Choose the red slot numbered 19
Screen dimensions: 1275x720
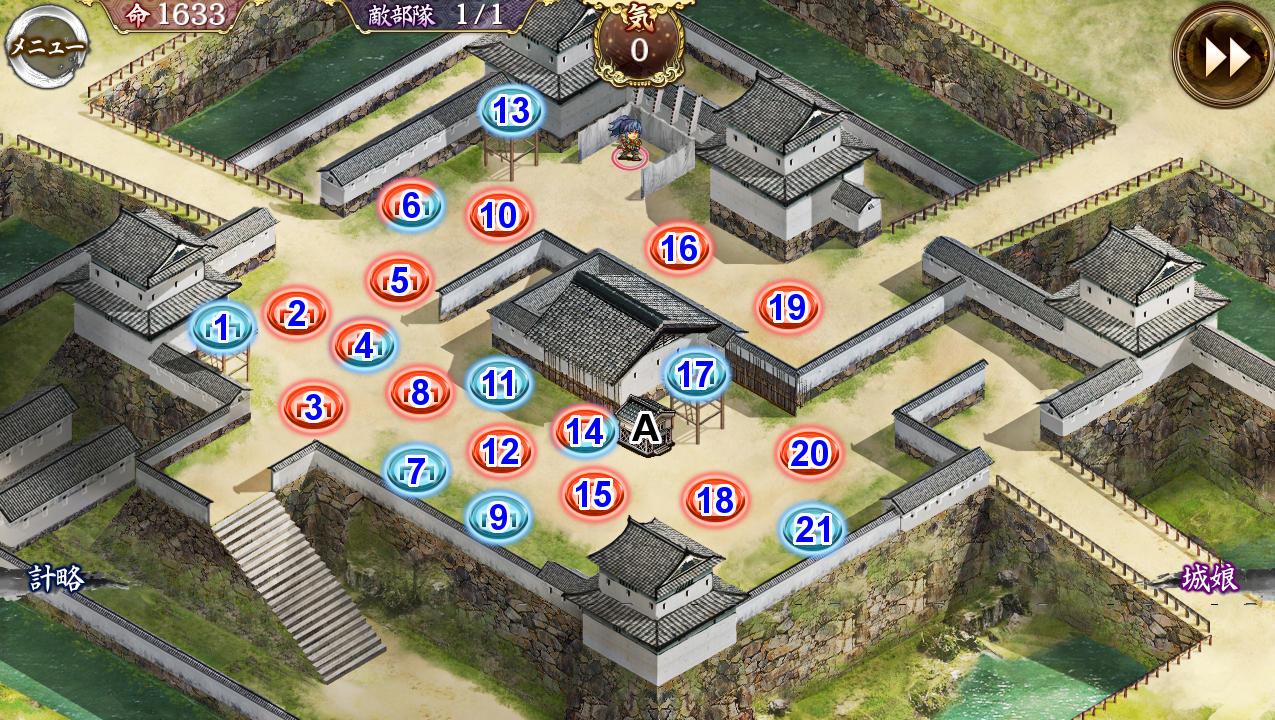click(x=788, y=308)
